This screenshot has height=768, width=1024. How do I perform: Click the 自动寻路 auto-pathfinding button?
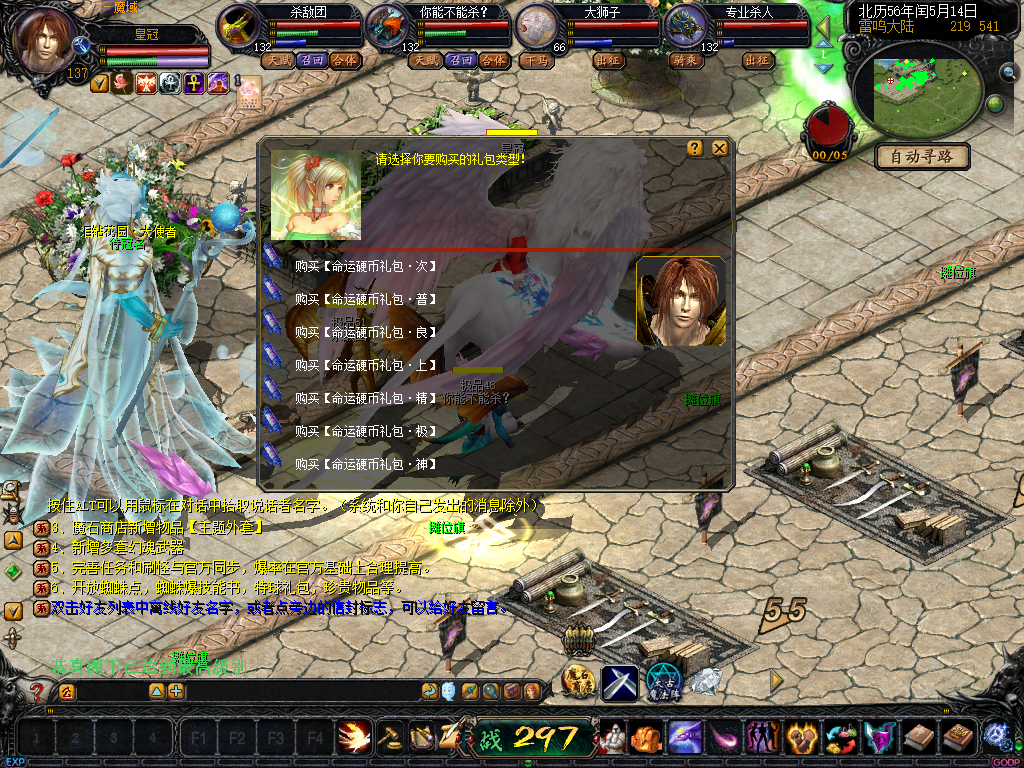coord(922,156)
